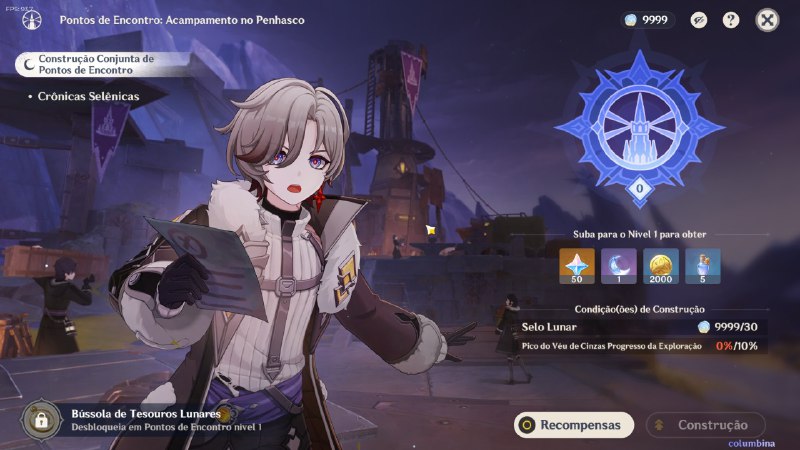Click the Selo Lunar currency counter

point(648,20)
